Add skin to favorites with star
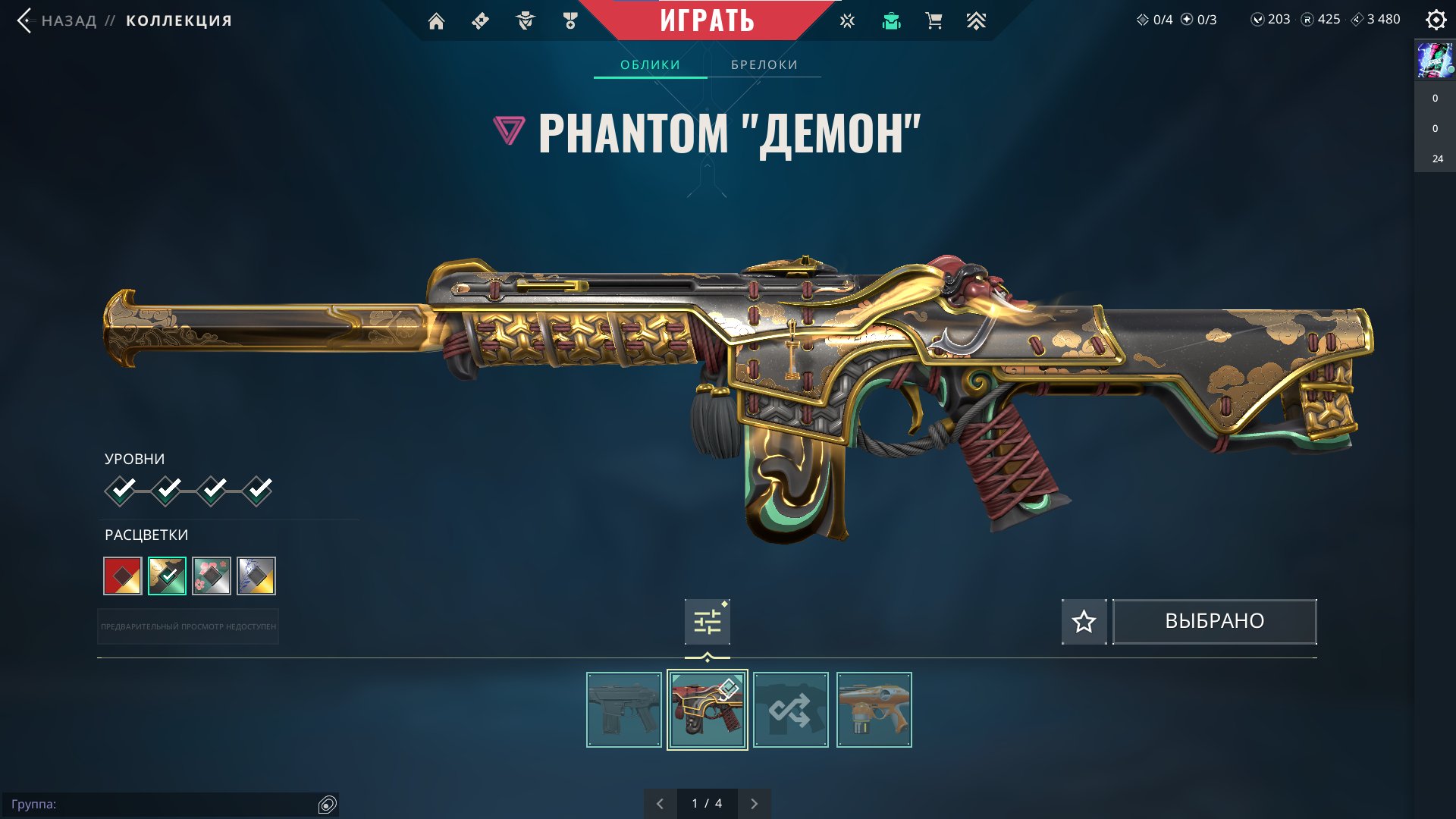Image resolution: width=1456 pixels, height=819 pixels. pyautogui.click(x=1084, y=622)
